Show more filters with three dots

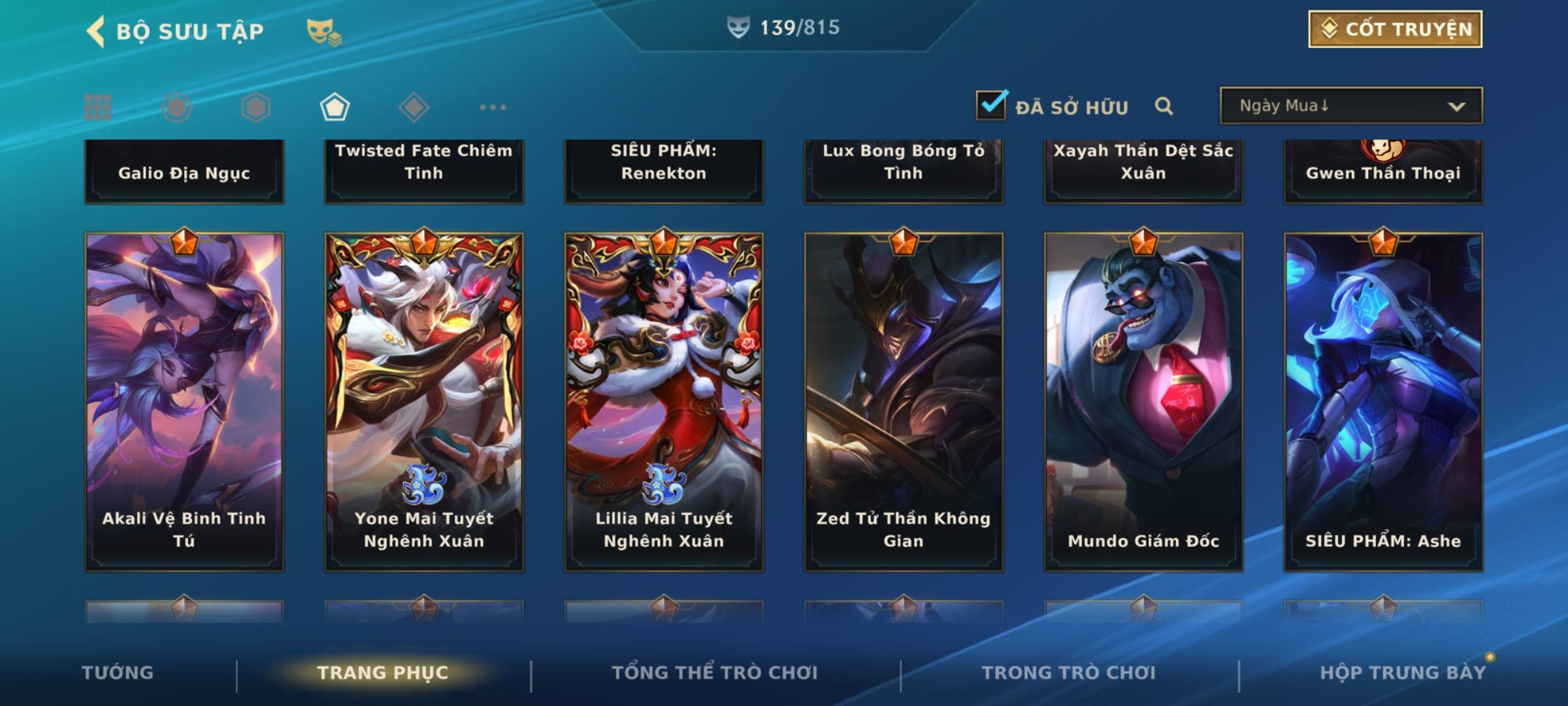(493, 107)
